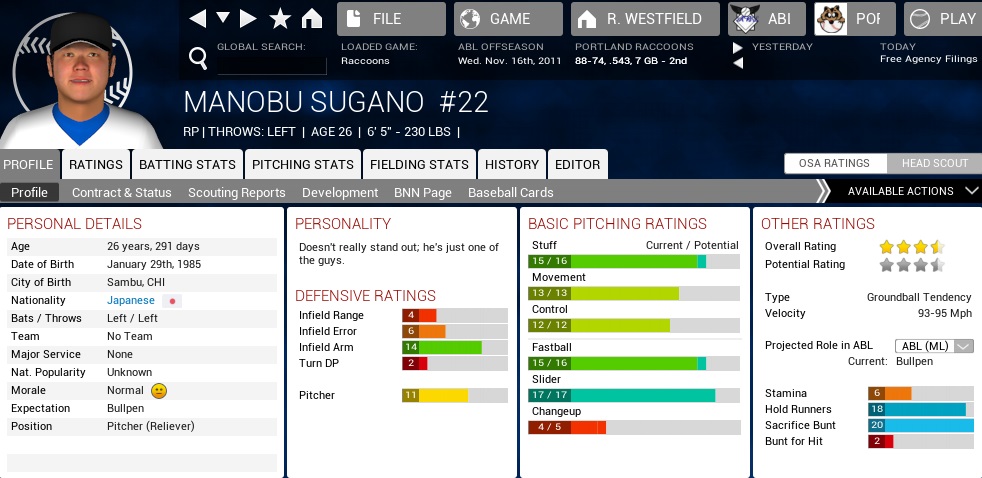Toggle ratings to HEAD SCOUT

click(935, 164)
